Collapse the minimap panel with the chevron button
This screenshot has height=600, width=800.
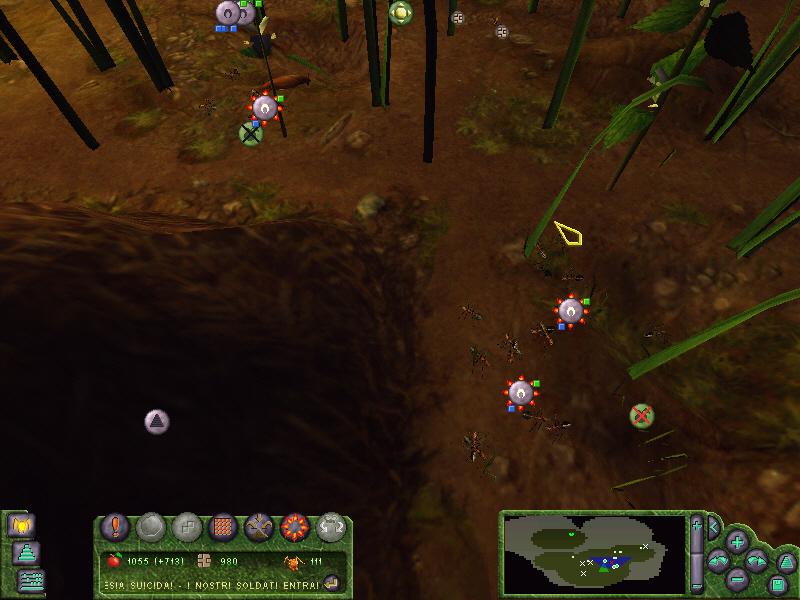tap(714, 524)
